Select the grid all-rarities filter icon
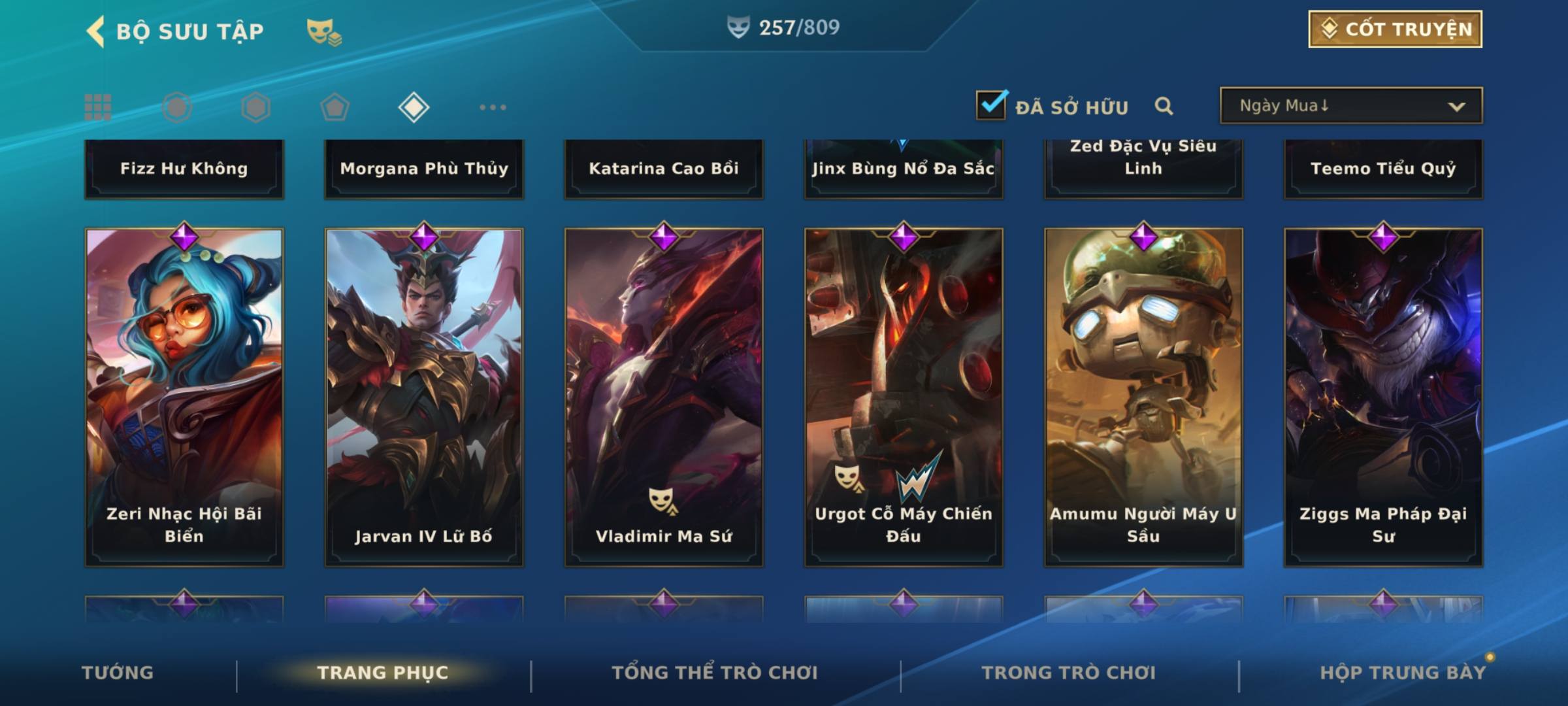Image resolution: width=1568 pixels, height=706 pixels. point(98,107)
